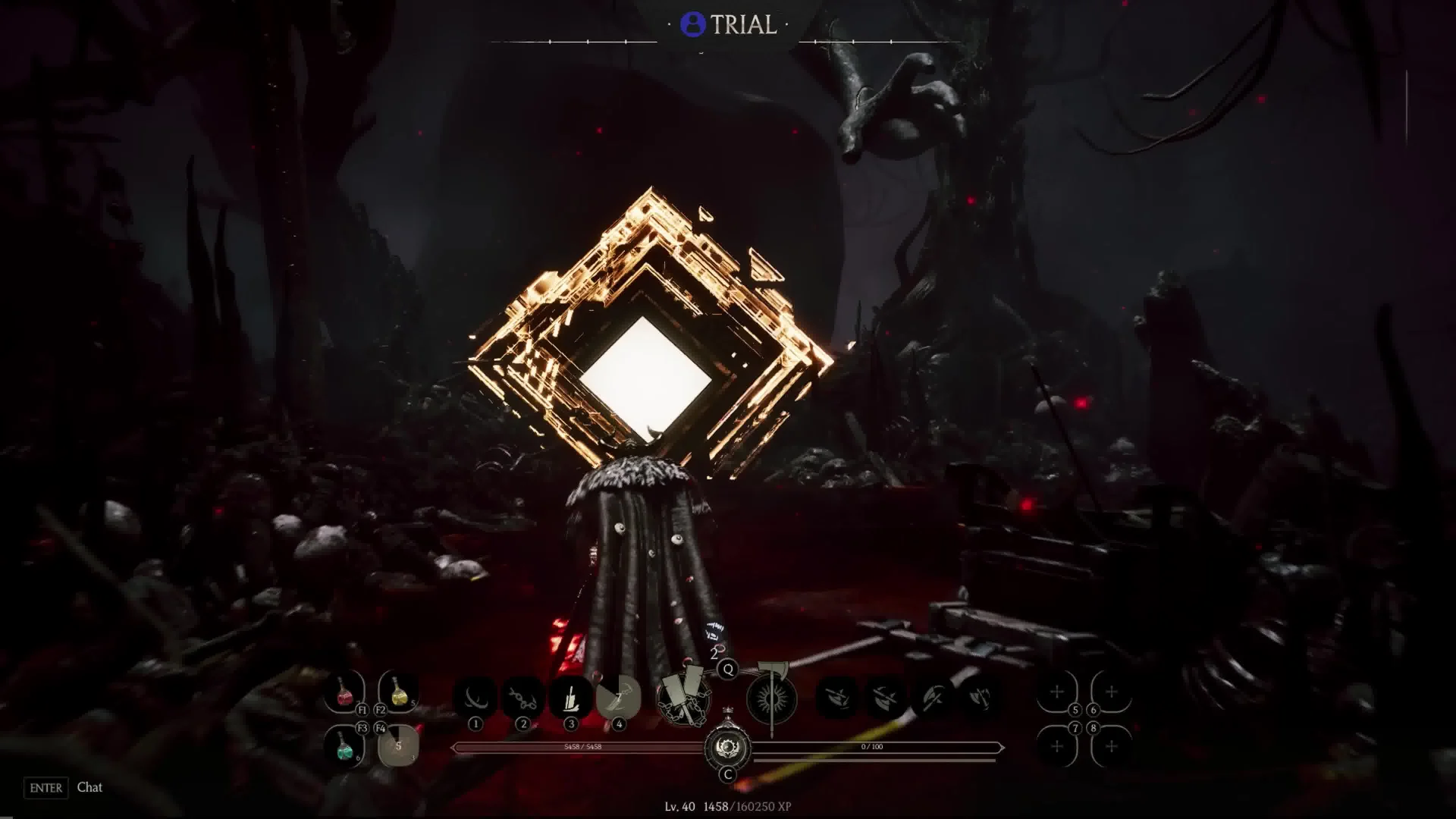Activate the cleaver skill in slot 3

570,697
